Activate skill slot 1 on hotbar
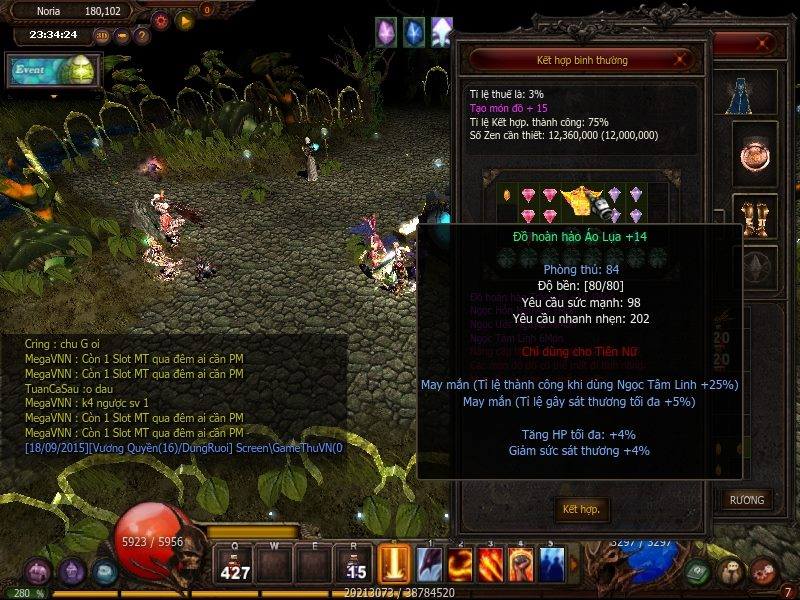 [x=431, y=565]
